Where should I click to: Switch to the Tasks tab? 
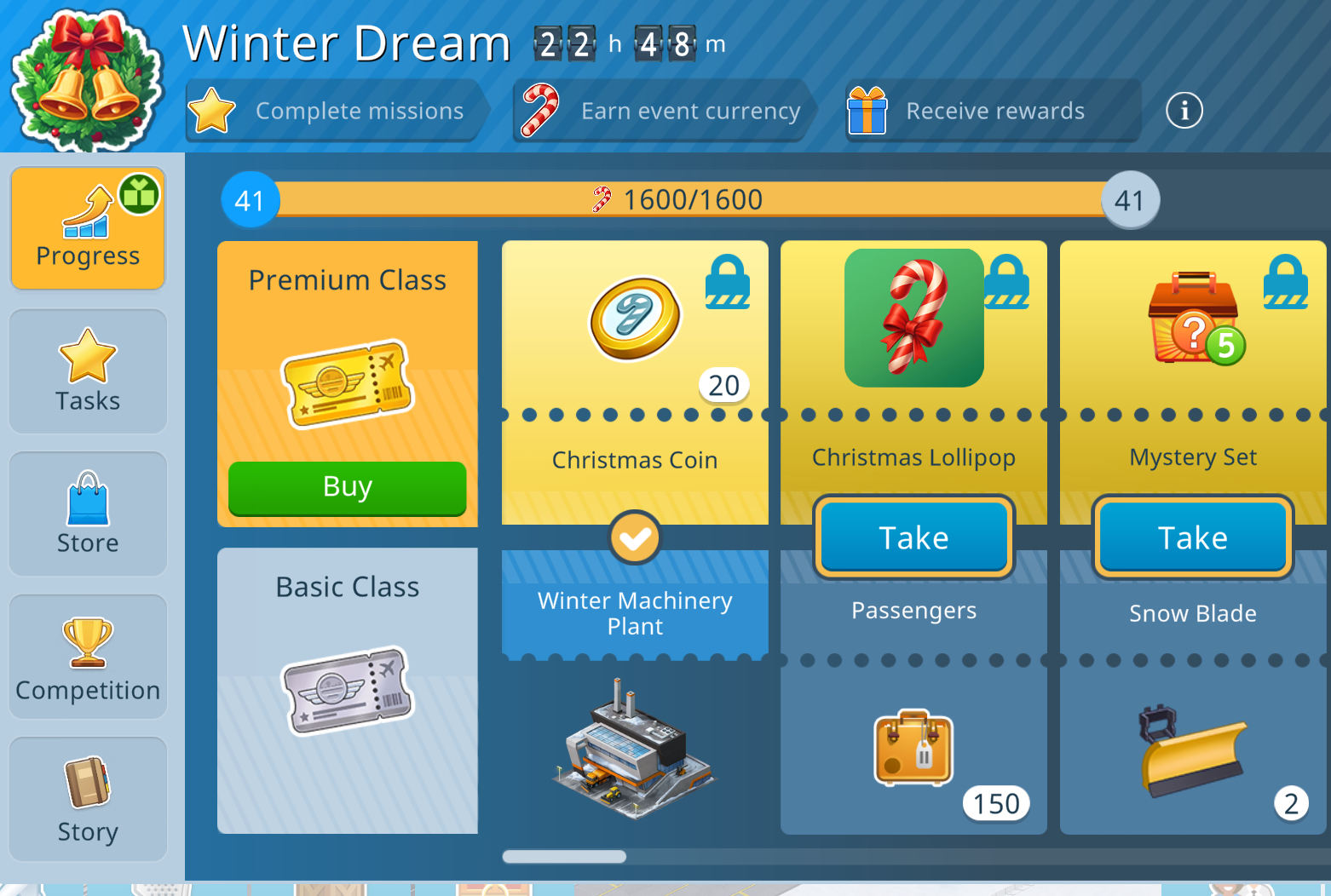88,371
